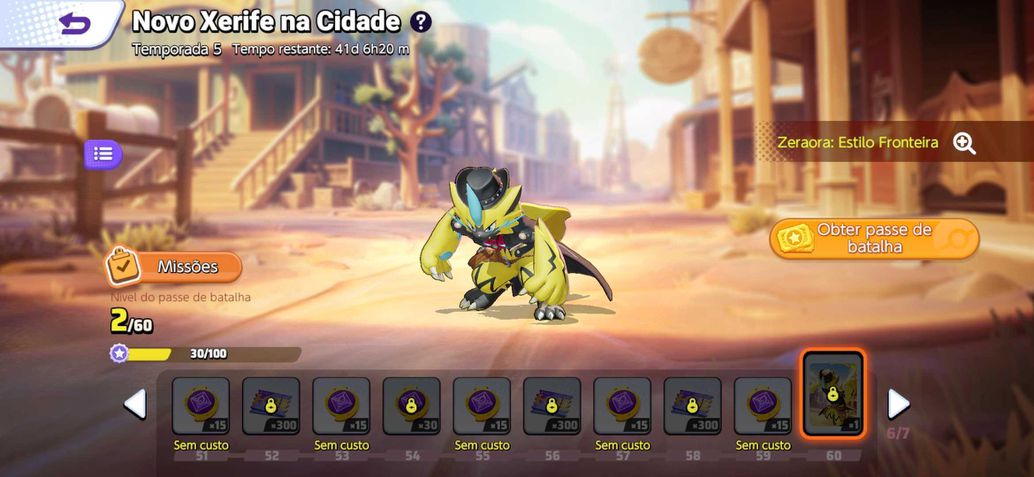The height and width of the screenshot is (477, 1034).
Task: Select the level 58 ticket reward
Action: [692, 406]
